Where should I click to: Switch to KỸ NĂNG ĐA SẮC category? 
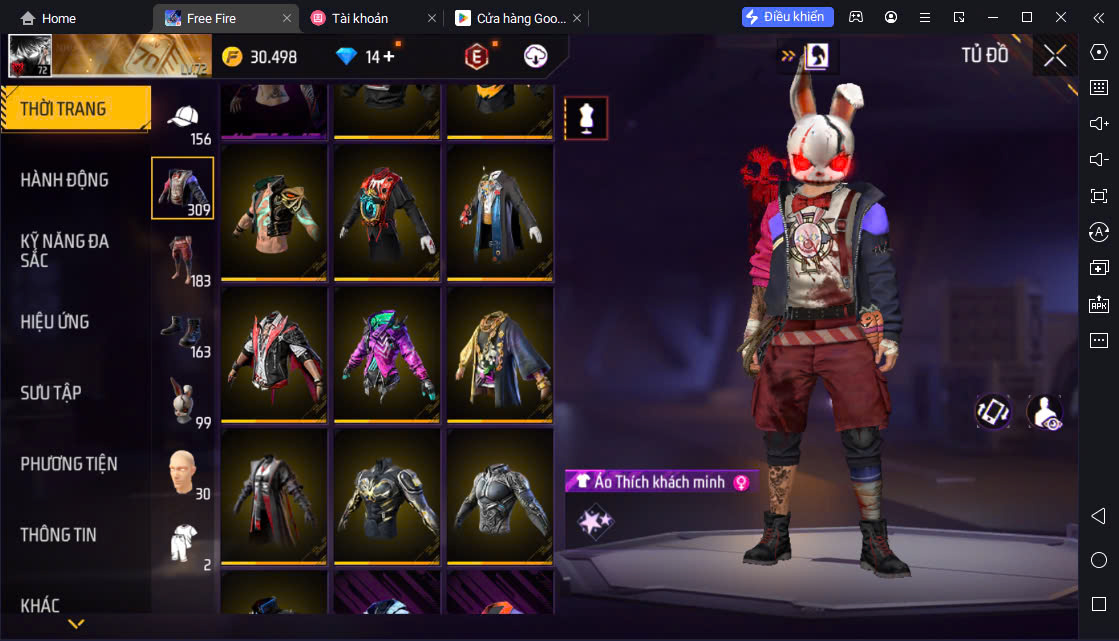click(65, 250)
